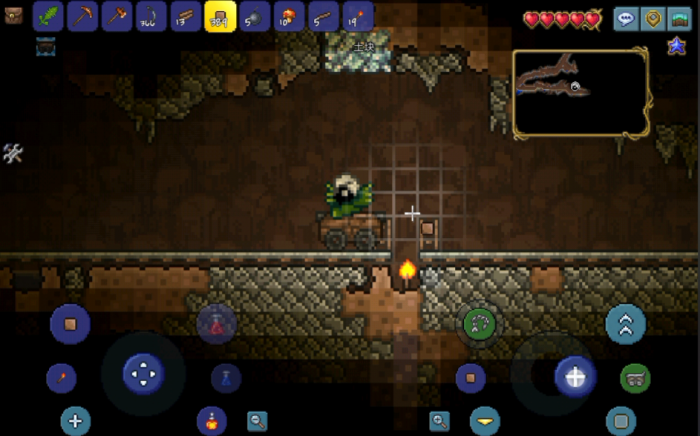Use the red healing potion quick button
700x436 pixels.
click(x=211, y=420)
